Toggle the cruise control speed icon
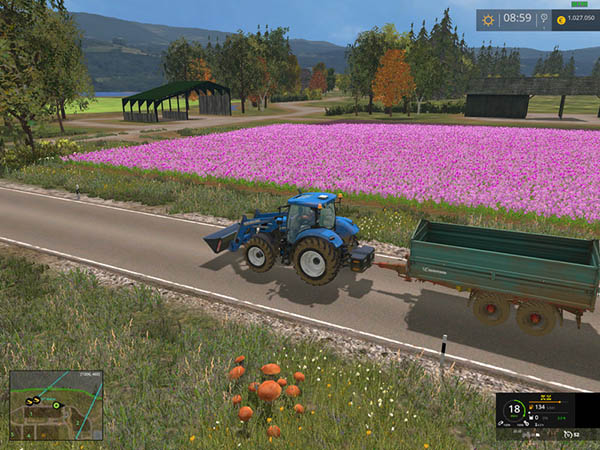Screen dimensions: 600x450 569,434
